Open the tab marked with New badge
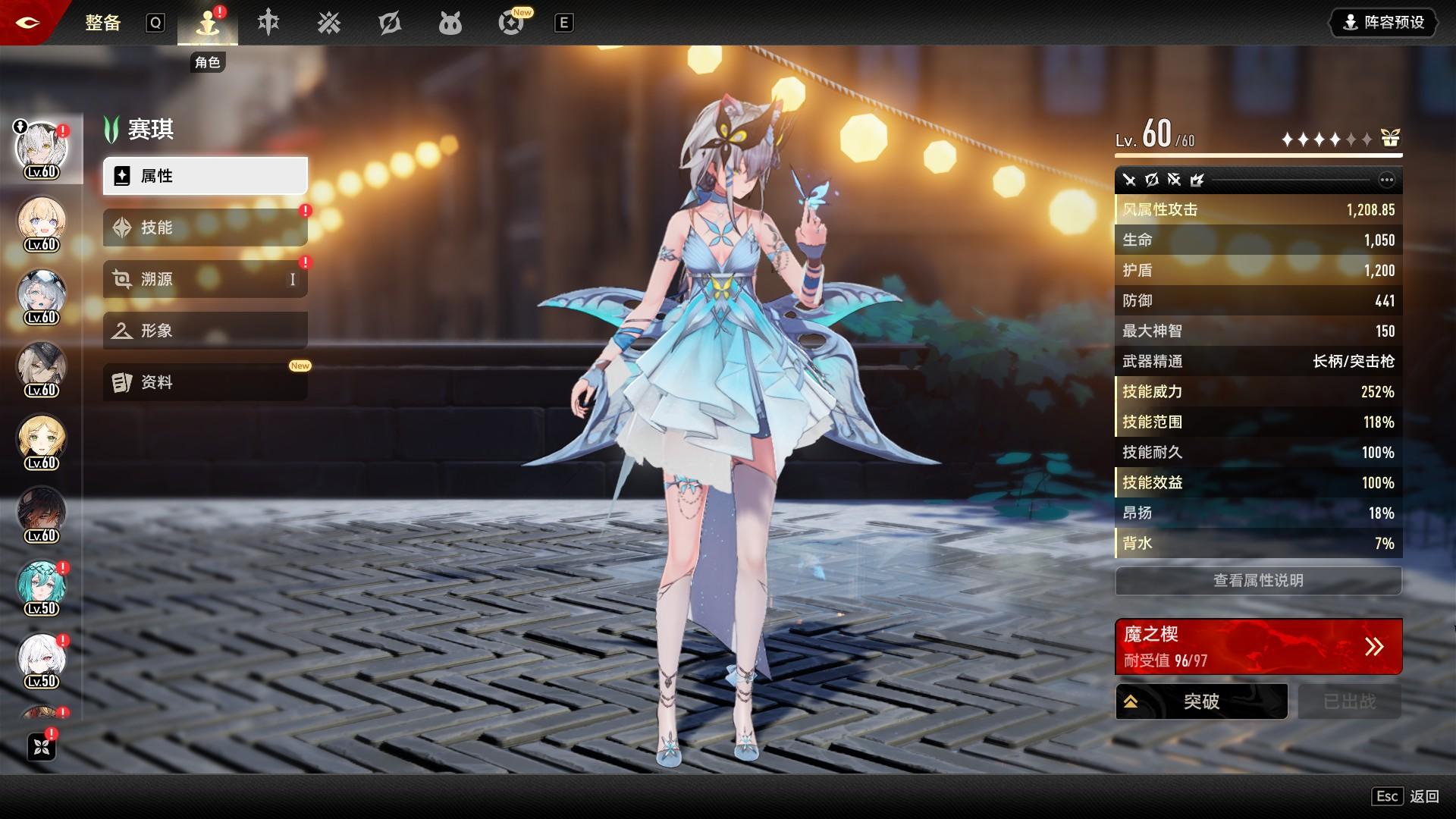The height and width of the screenshot is (819, 1456). point(511,24)
